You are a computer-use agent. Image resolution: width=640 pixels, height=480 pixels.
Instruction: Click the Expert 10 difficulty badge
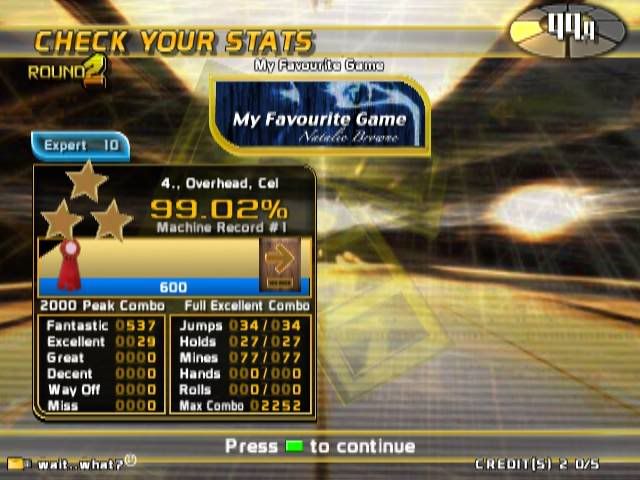tap(80, 146)
